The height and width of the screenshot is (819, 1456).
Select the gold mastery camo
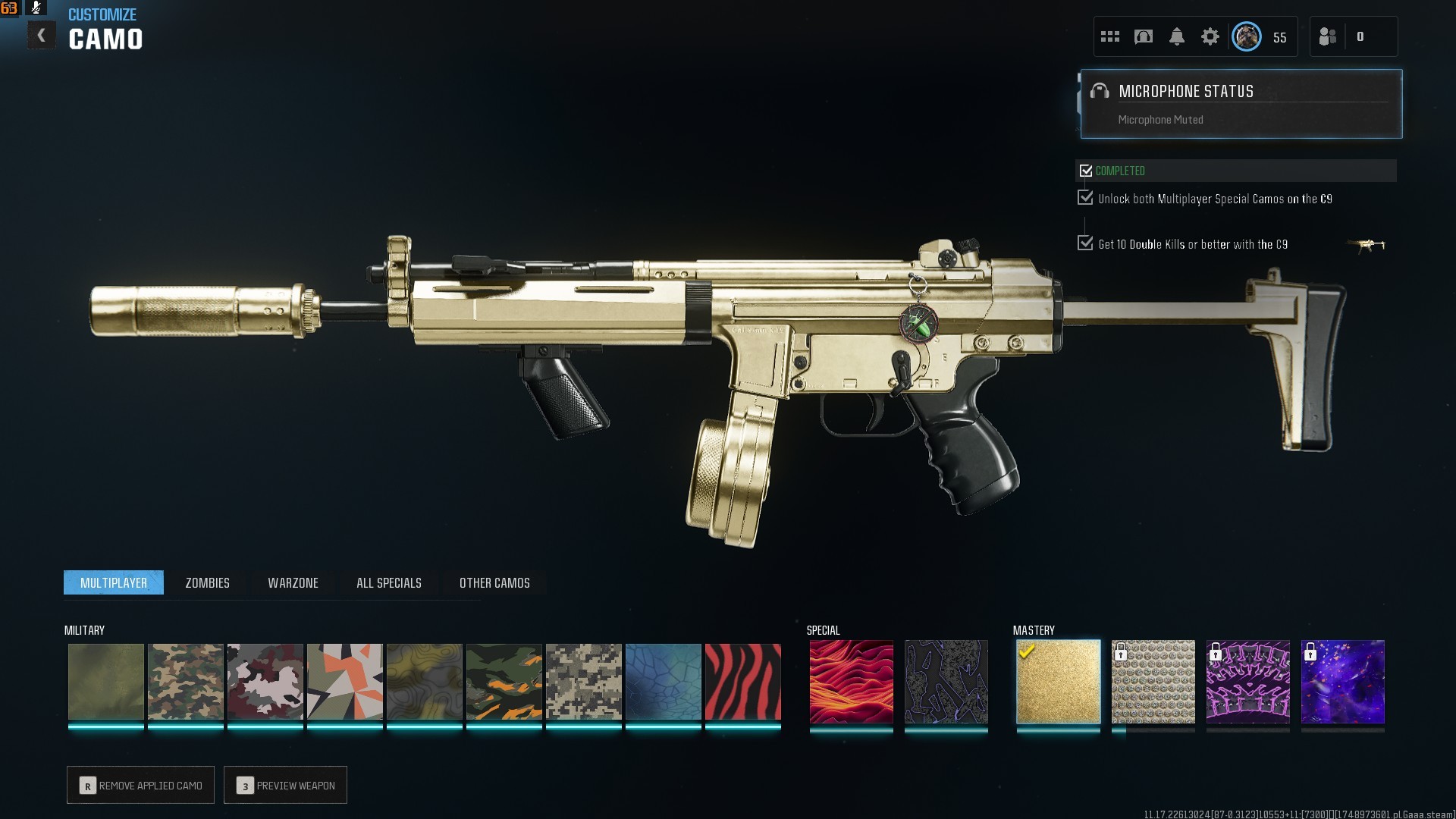[x=1058, y=682]
